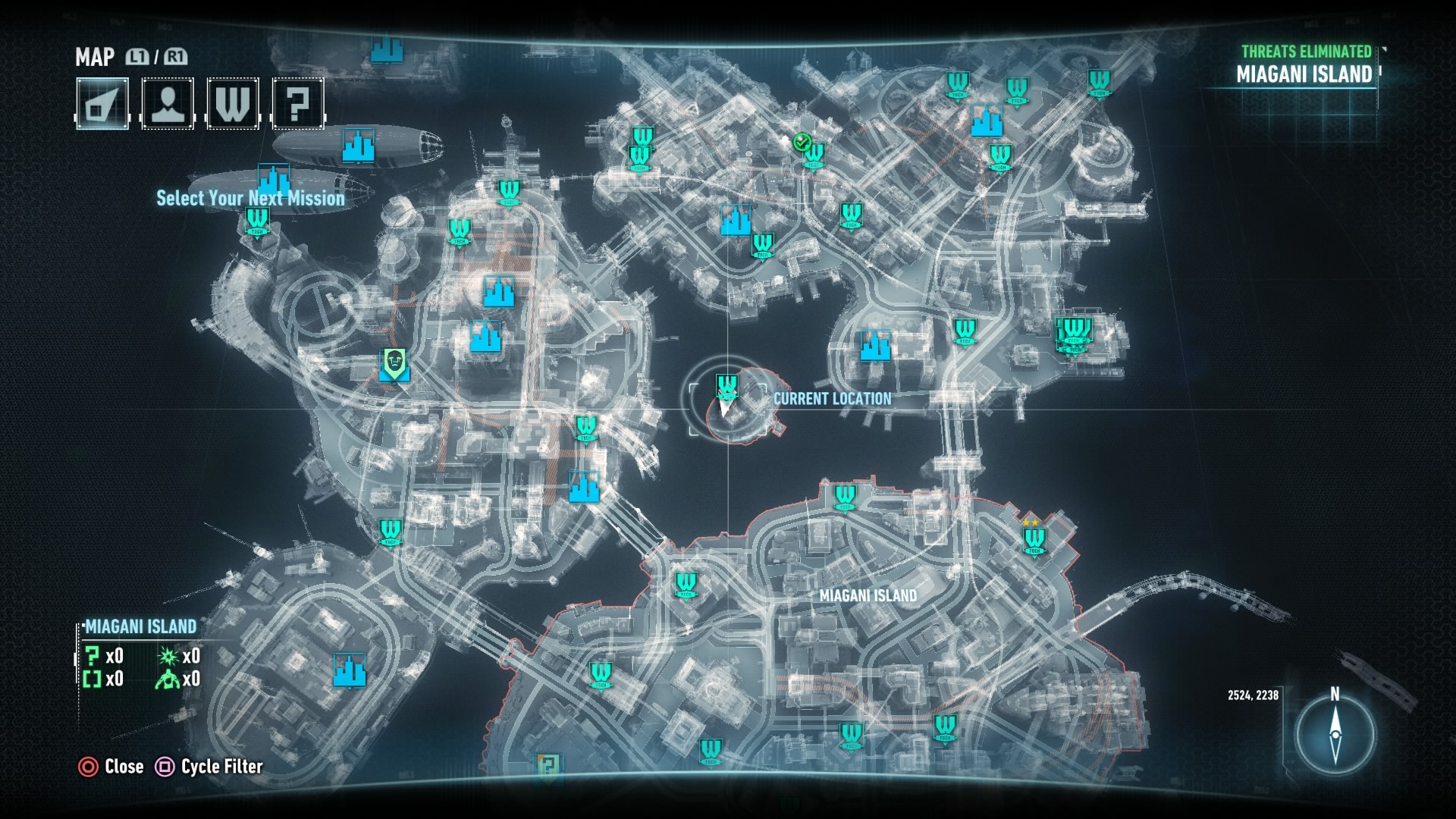Click the green checkmark completed marker
1456x819 pixels.
[802, 142]
